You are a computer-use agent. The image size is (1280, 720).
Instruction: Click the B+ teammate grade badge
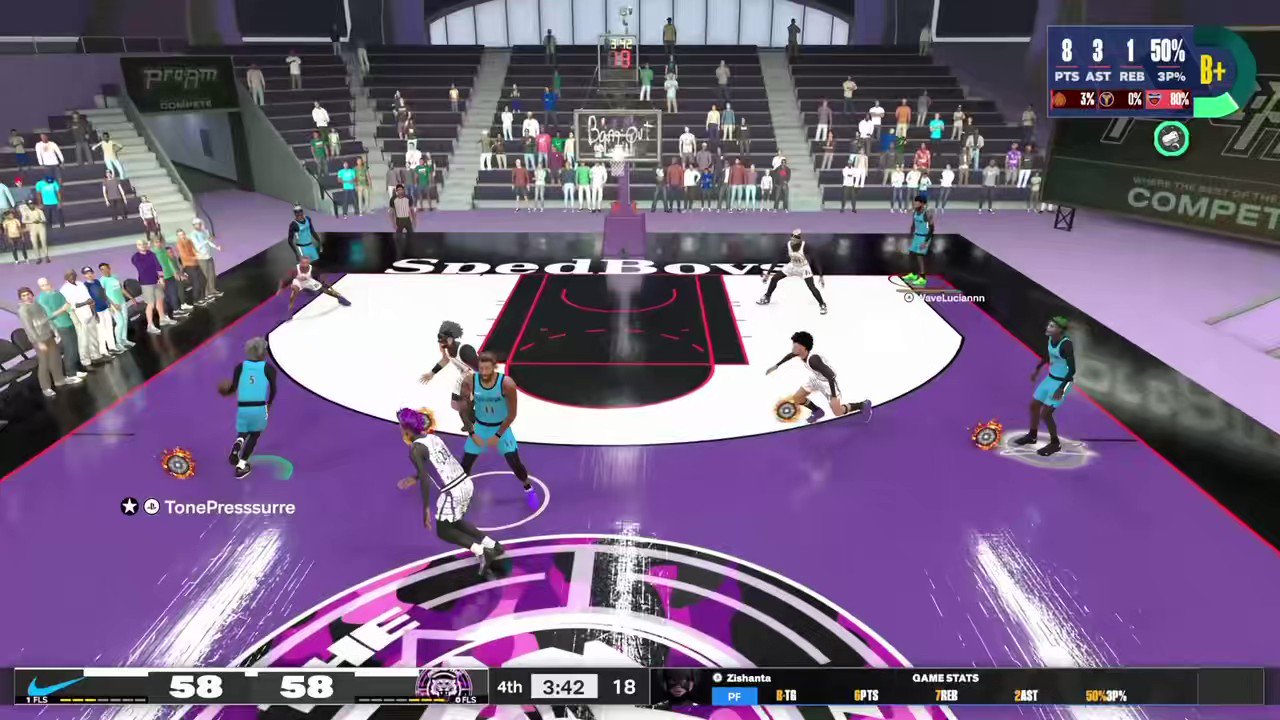(1212, 70)
